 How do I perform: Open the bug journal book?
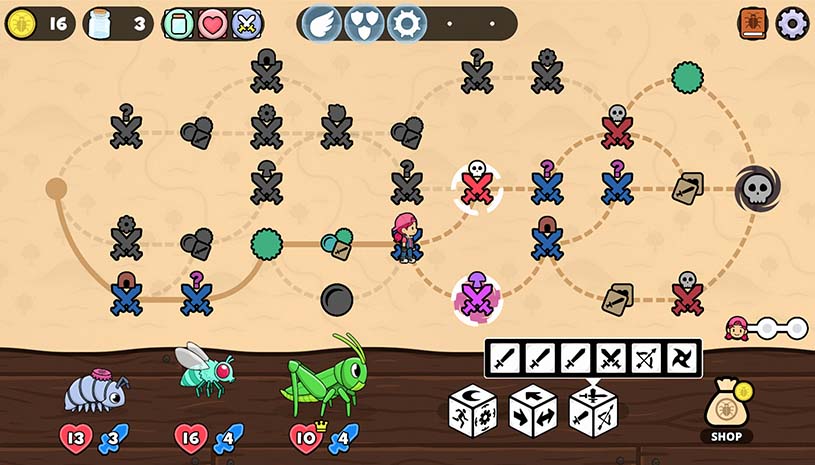(753, 23)
